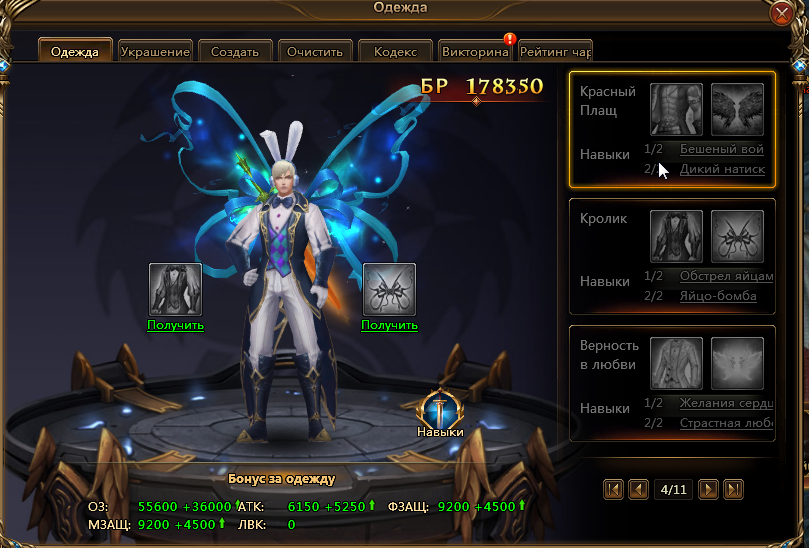809x548 pixels.
Task: Close the Одежда window
Action: pos(783,14)
